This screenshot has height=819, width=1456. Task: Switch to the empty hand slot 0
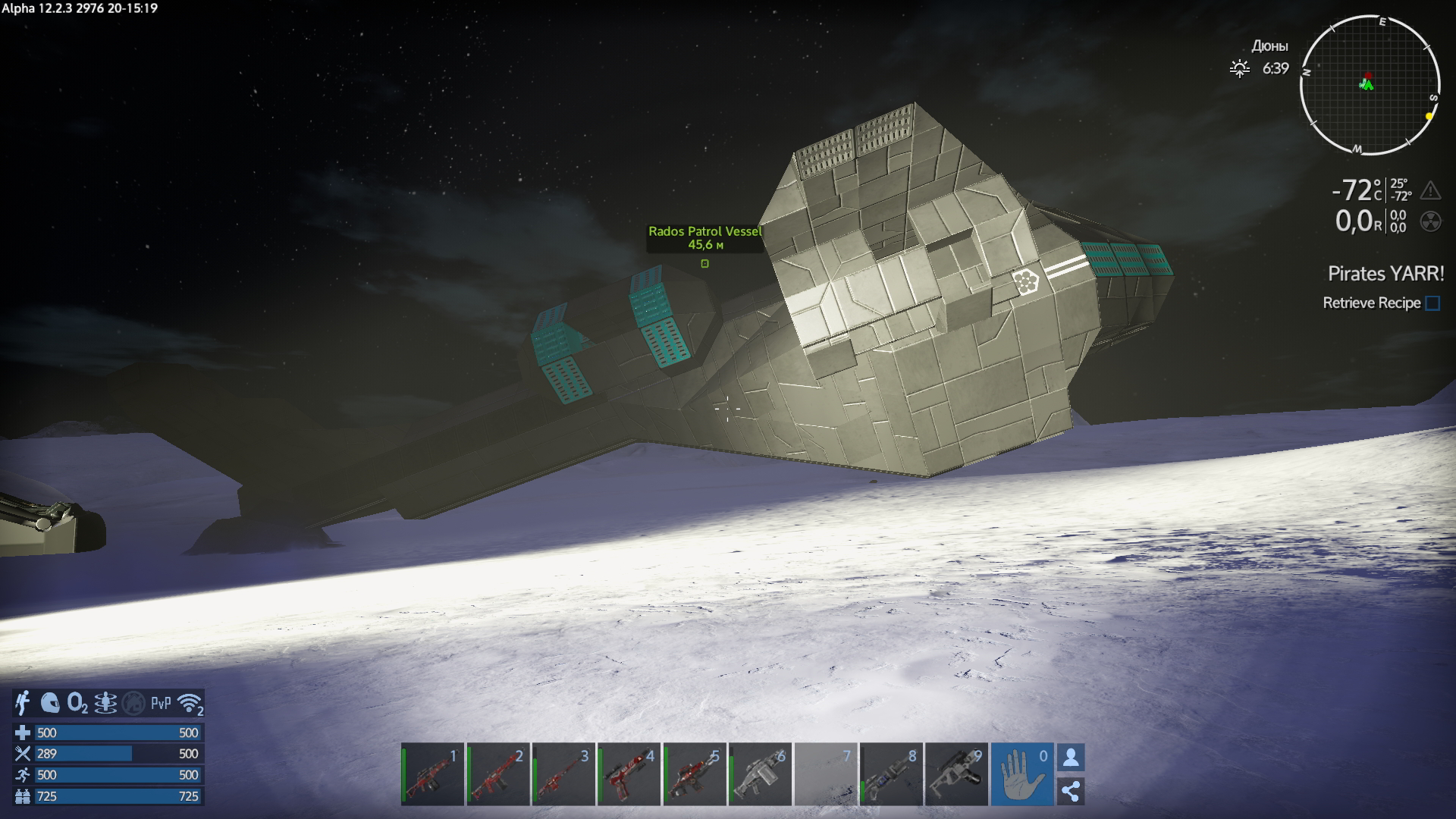click(x=1021, y=774)
